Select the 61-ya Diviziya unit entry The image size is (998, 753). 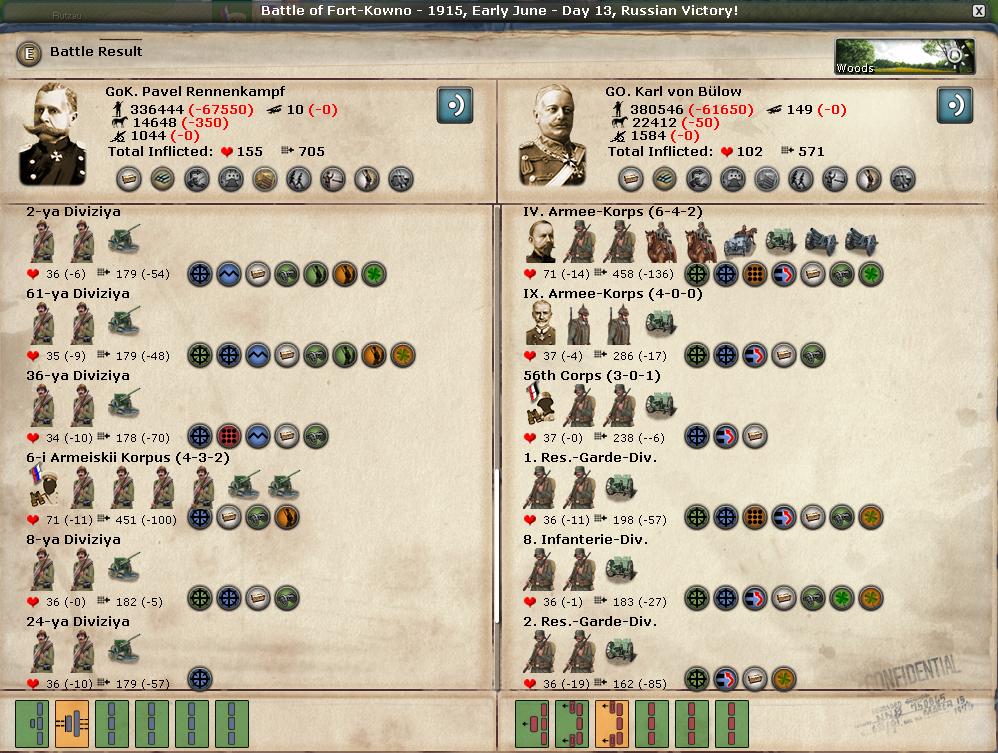pos(77,294)
